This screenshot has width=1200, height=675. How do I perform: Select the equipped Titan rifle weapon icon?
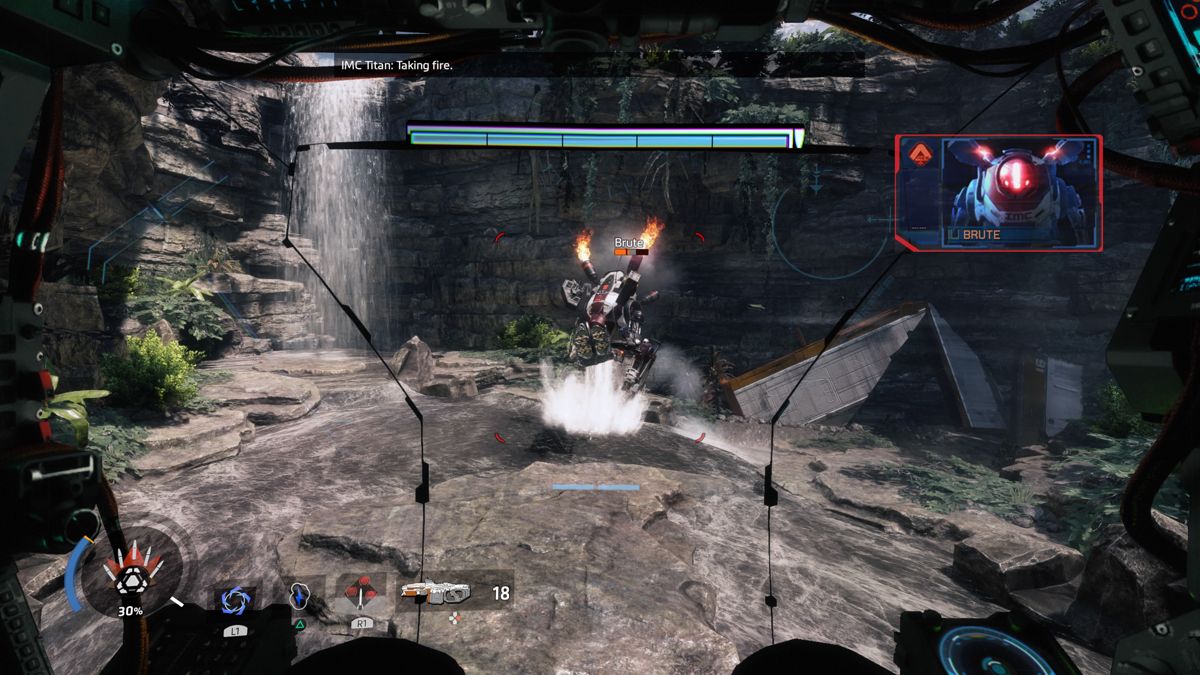[436, 592]
